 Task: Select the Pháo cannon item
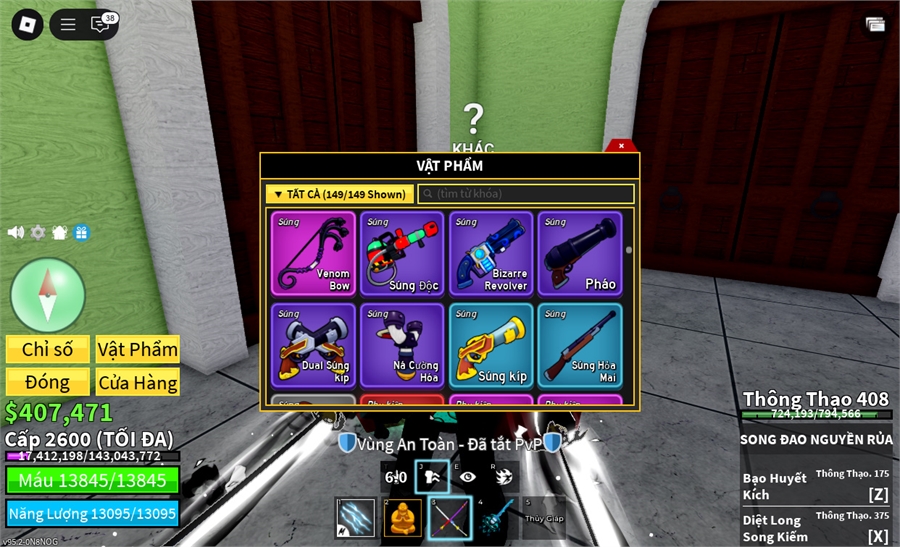coord(580,253)
